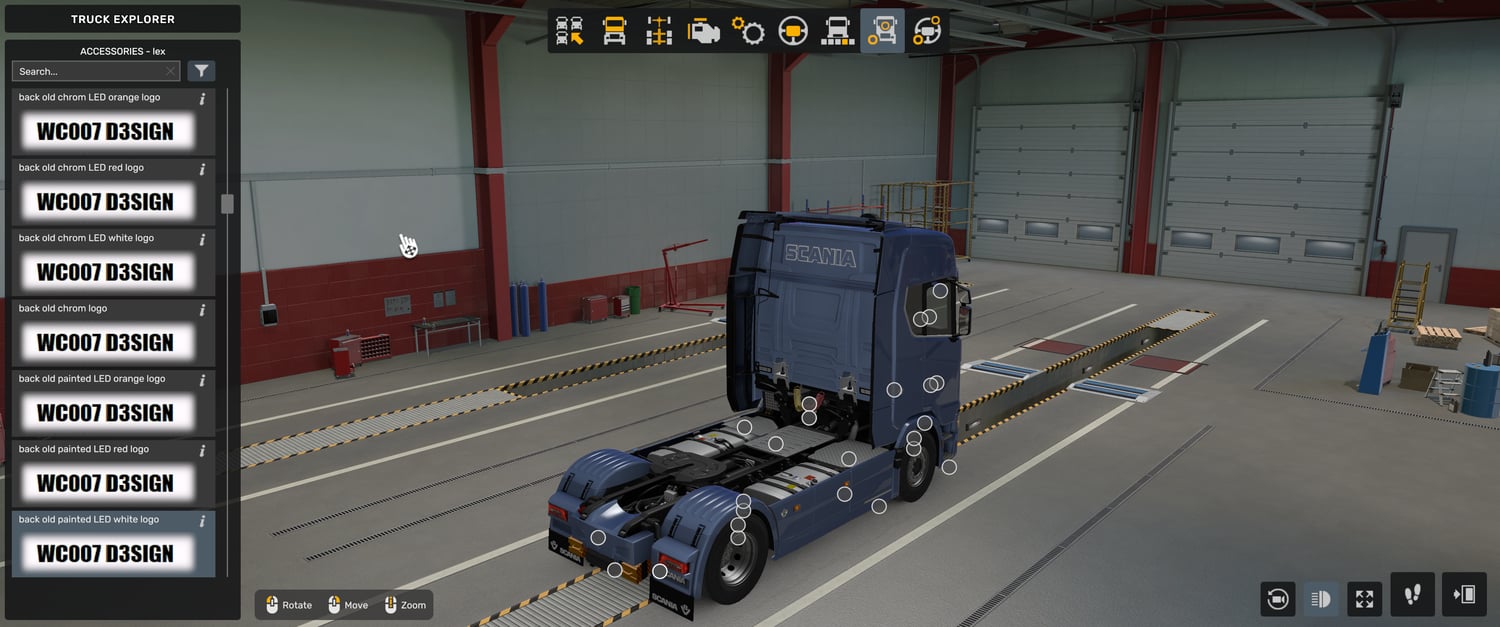Open the truck paint swatches category
This screenshot has height=627, width=1500.
coord(838,31)
